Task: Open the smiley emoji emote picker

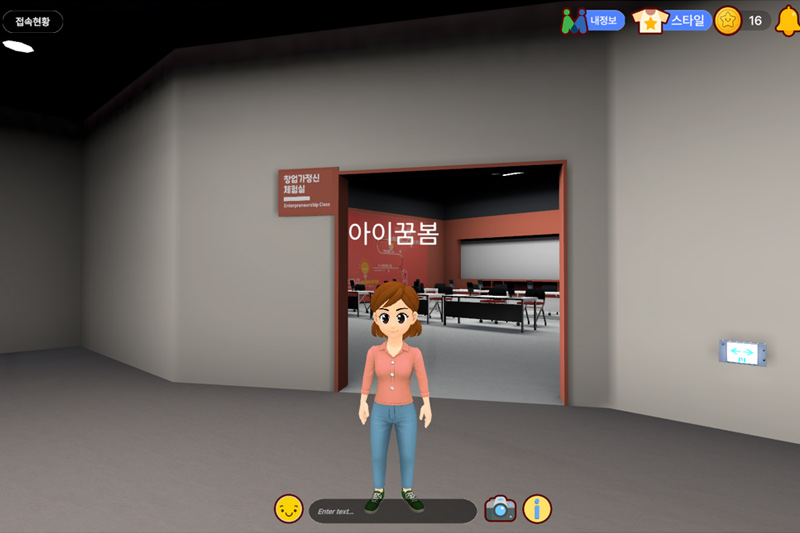Action: [x=288, y=509]
